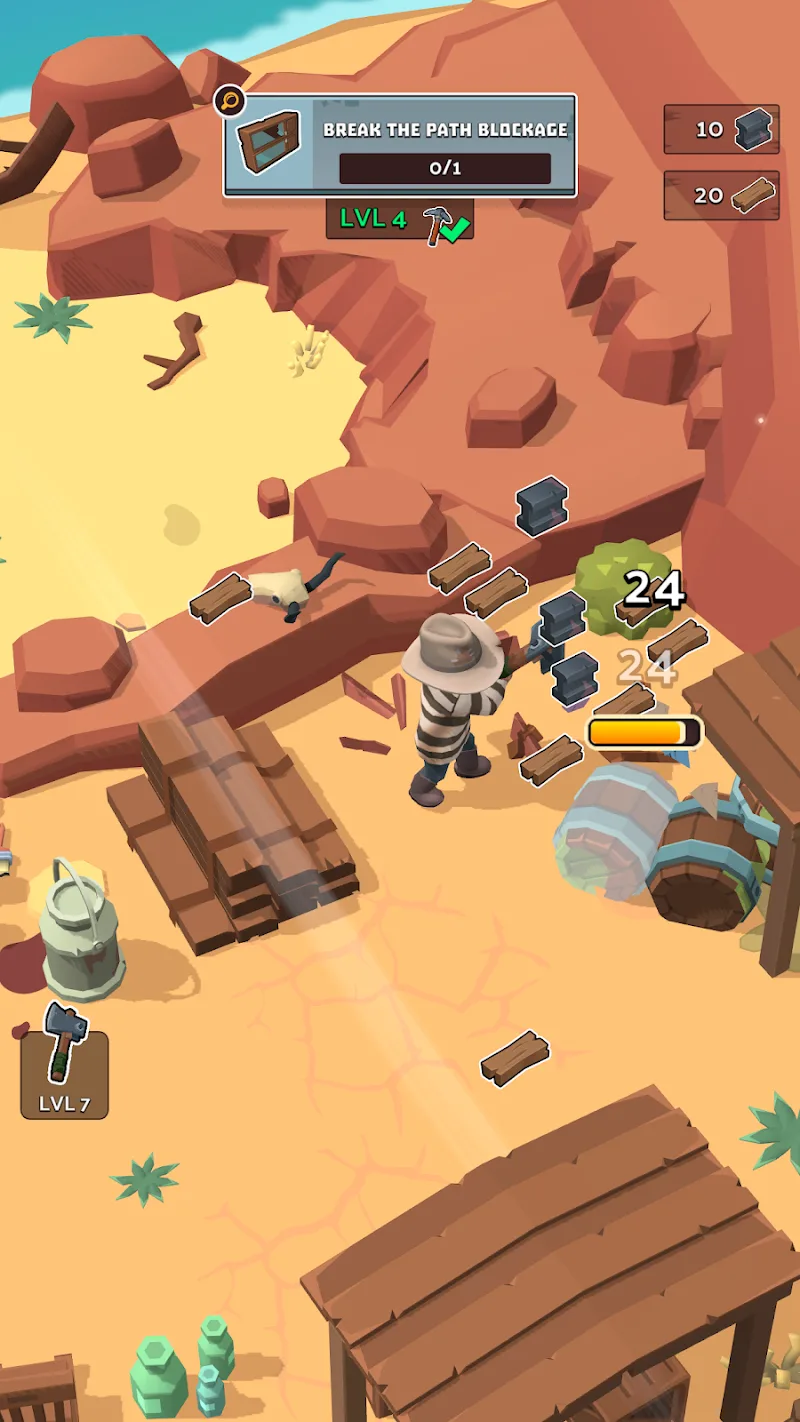The width and height of the screenshot is (800, 1422).
Task: Open the Break the Path Blockage quest tracker
Action: pyautogui.click(x=400, y=146)
